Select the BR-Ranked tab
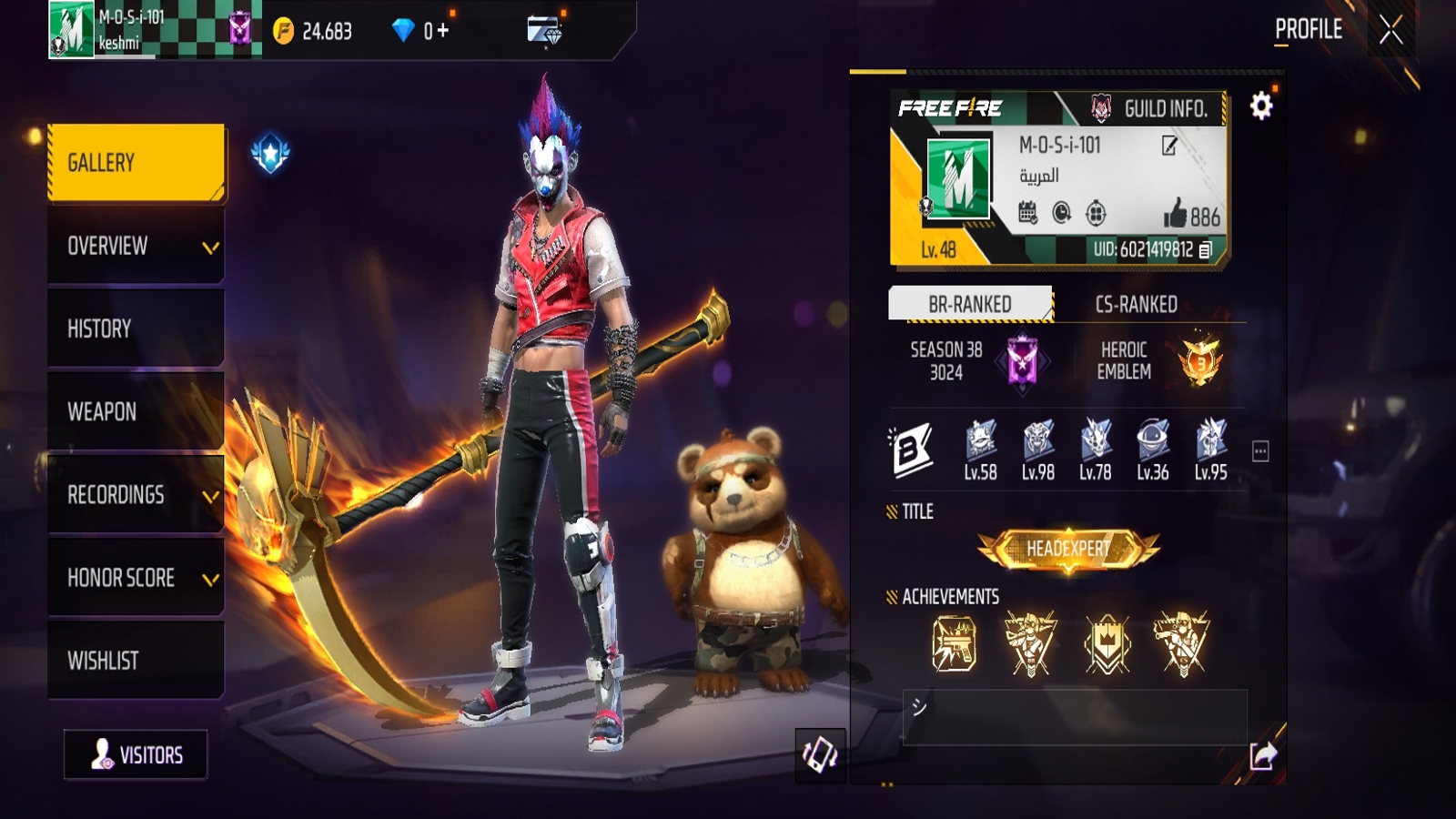The image size is (1456, 819). [x=969, y=305]
